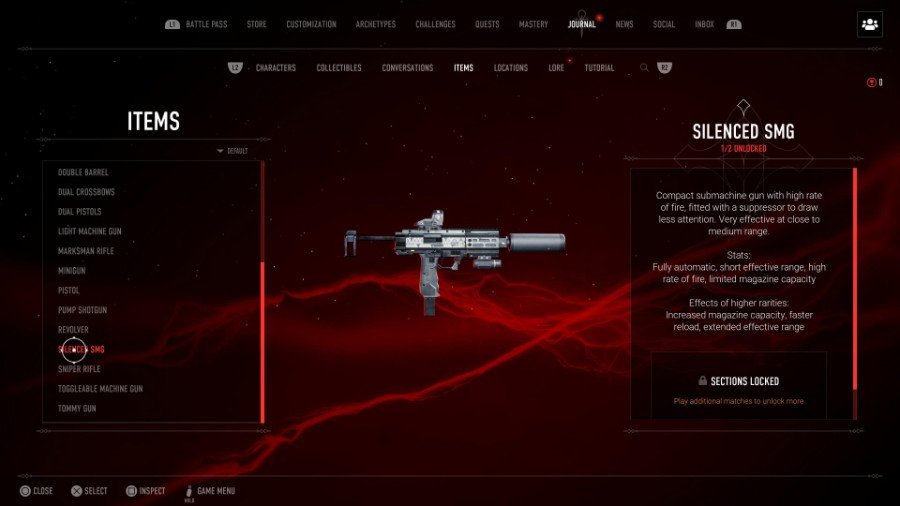Select the Pump Shotgun entry
This screenshot has width=900, height=506.
(83, 310)
